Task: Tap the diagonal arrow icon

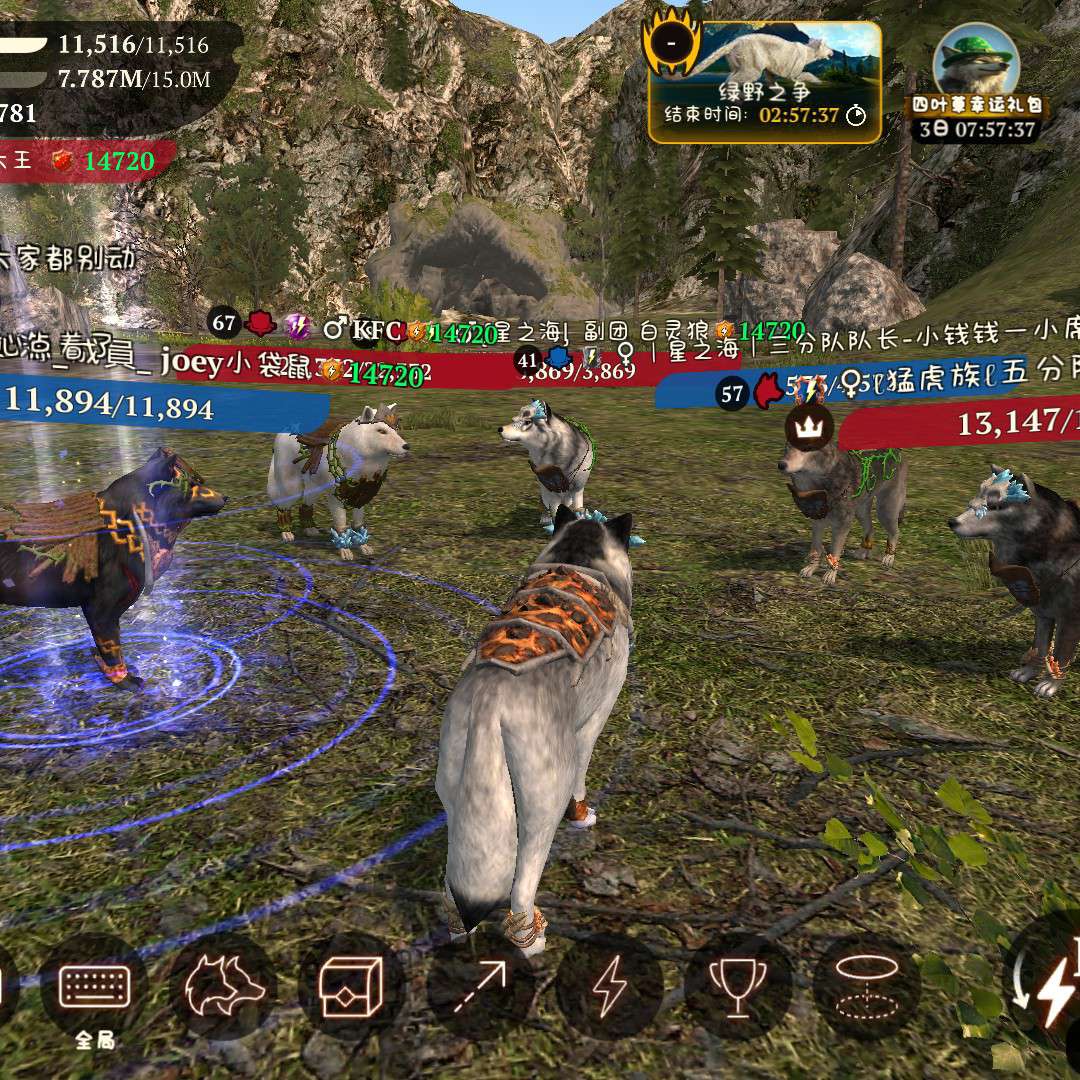Action: [x=480, y=987]
